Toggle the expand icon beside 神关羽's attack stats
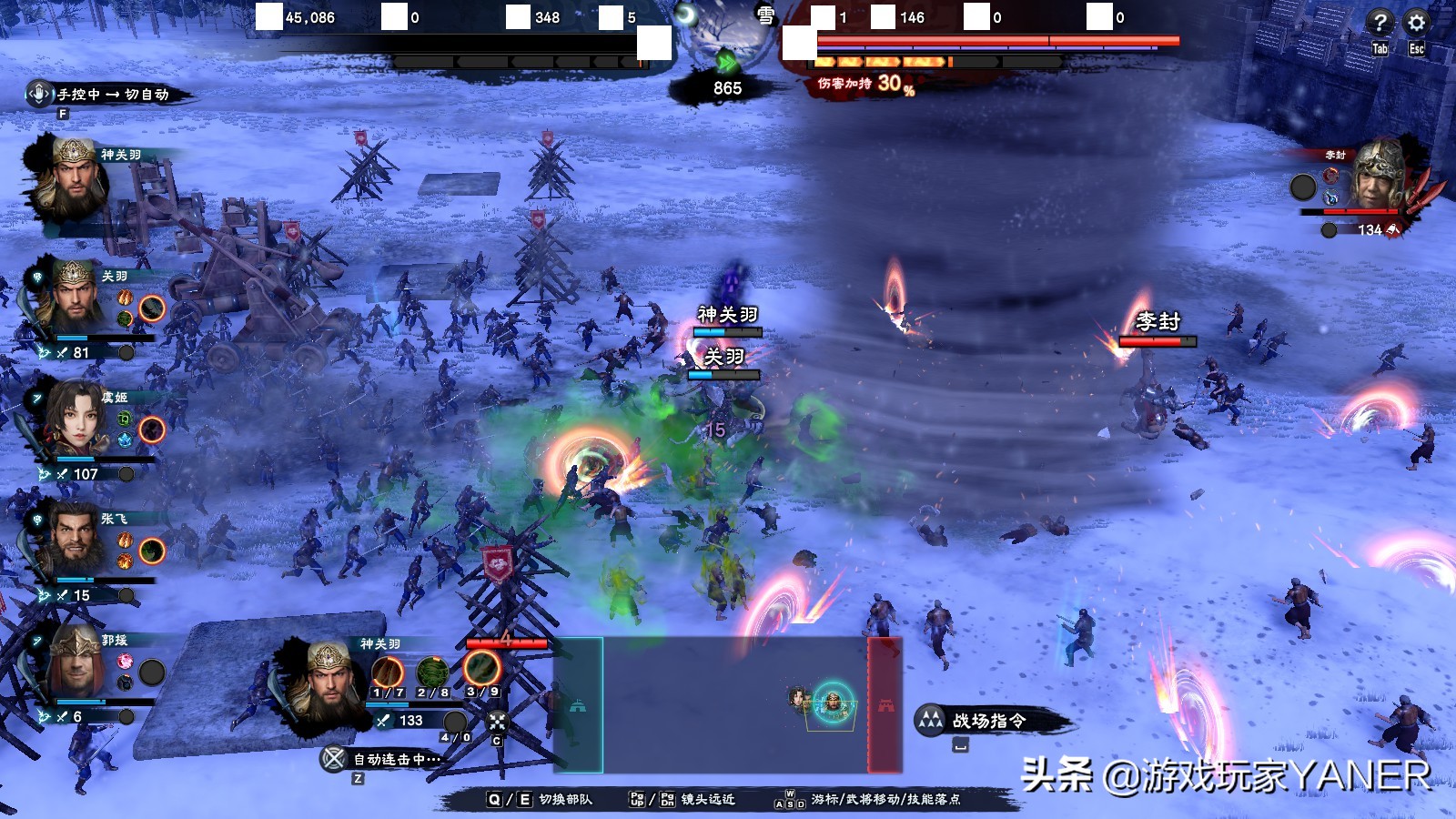This screenshot has height=819, width=1456. [495, 723]
